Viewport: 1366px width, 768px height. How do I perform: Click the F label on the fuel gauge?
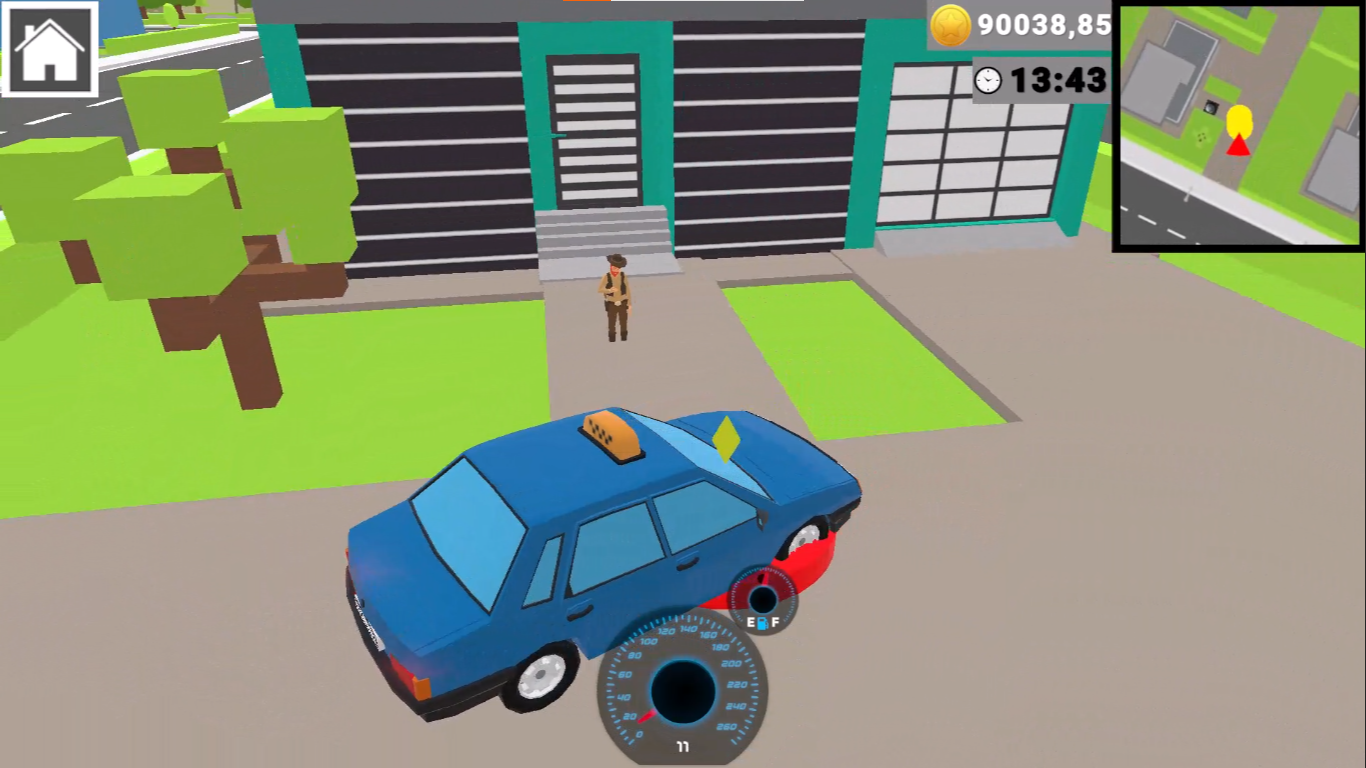pyautogui.click(x=777, y=621)
